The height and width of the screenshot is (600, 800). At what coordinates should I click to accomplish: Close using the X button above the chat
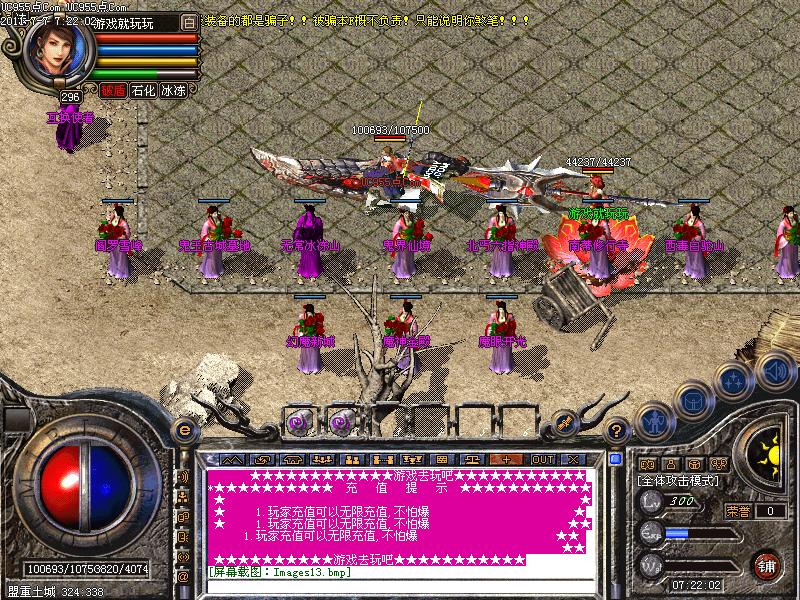[x=573, y=459]
